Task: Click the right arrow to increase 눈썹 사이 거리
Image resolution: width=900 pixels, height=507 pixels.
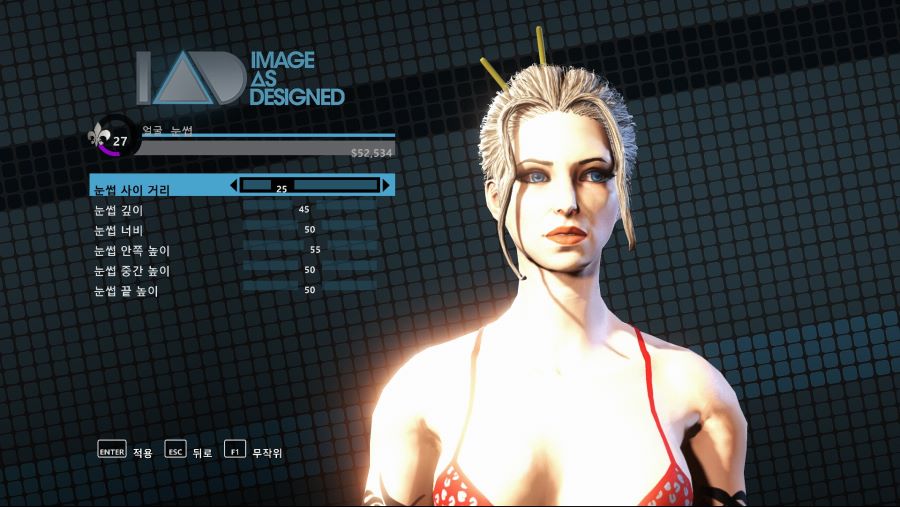Action: 386,185
